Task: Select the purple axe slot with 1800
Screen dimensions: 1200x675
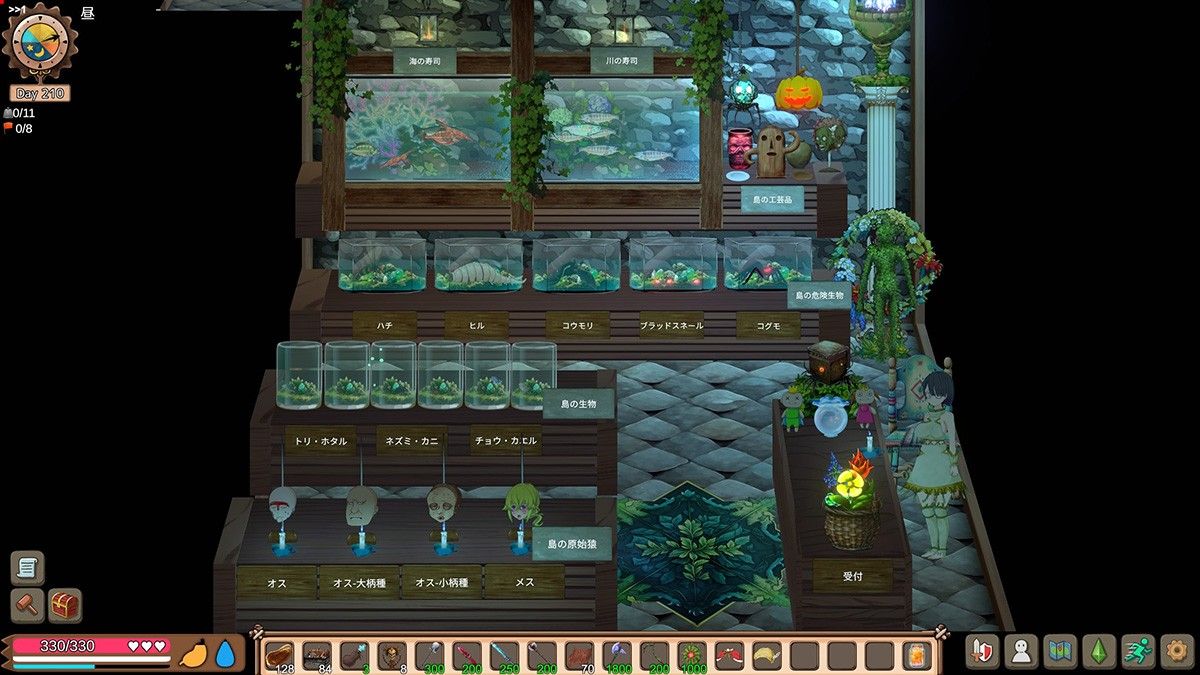Action: pyautogui.click(x=617, y=656)
